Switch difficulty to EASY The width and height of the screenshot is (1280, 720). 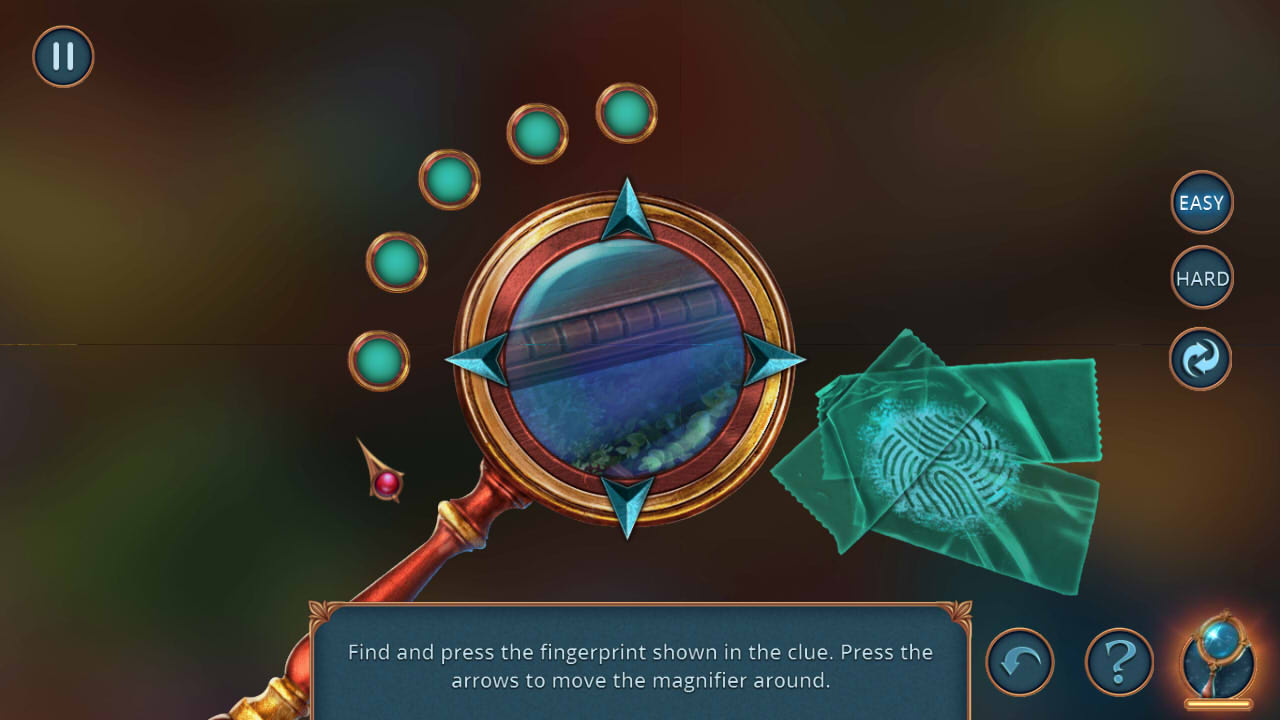pyautogui.click(x=1201, y=202)
